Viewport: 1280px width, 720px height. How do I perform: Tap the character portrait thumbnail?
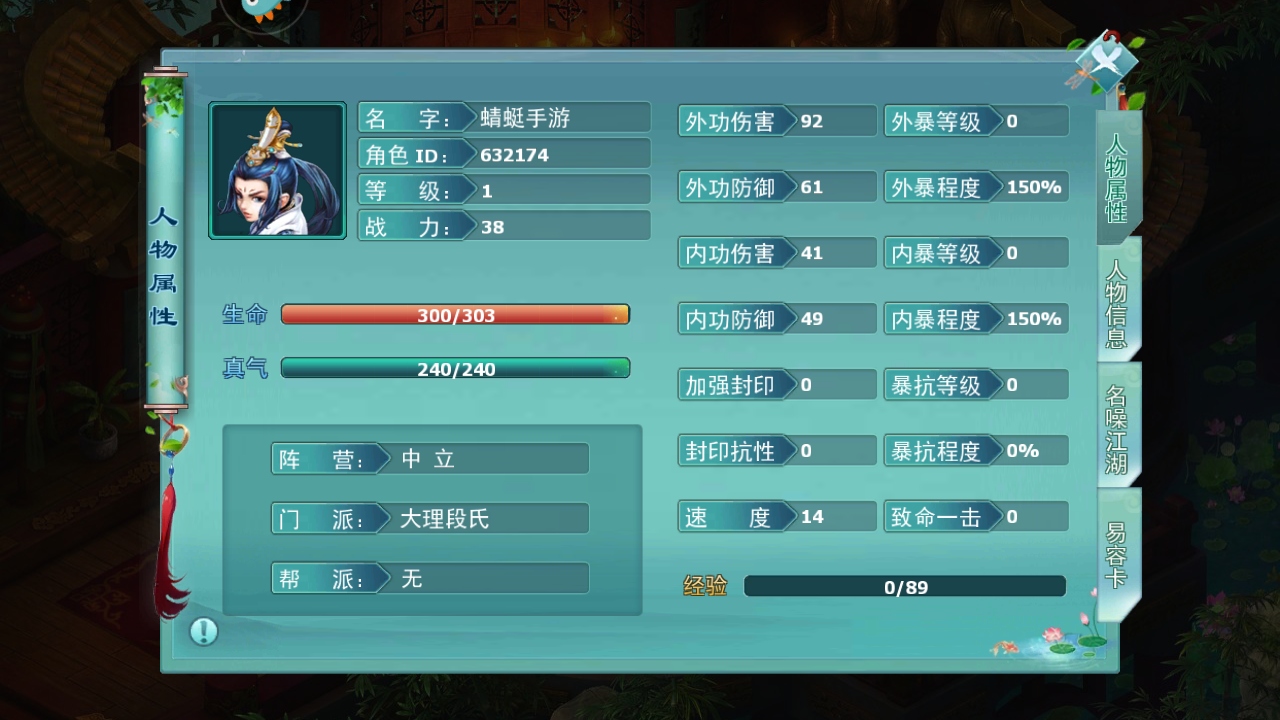[277, 171]
